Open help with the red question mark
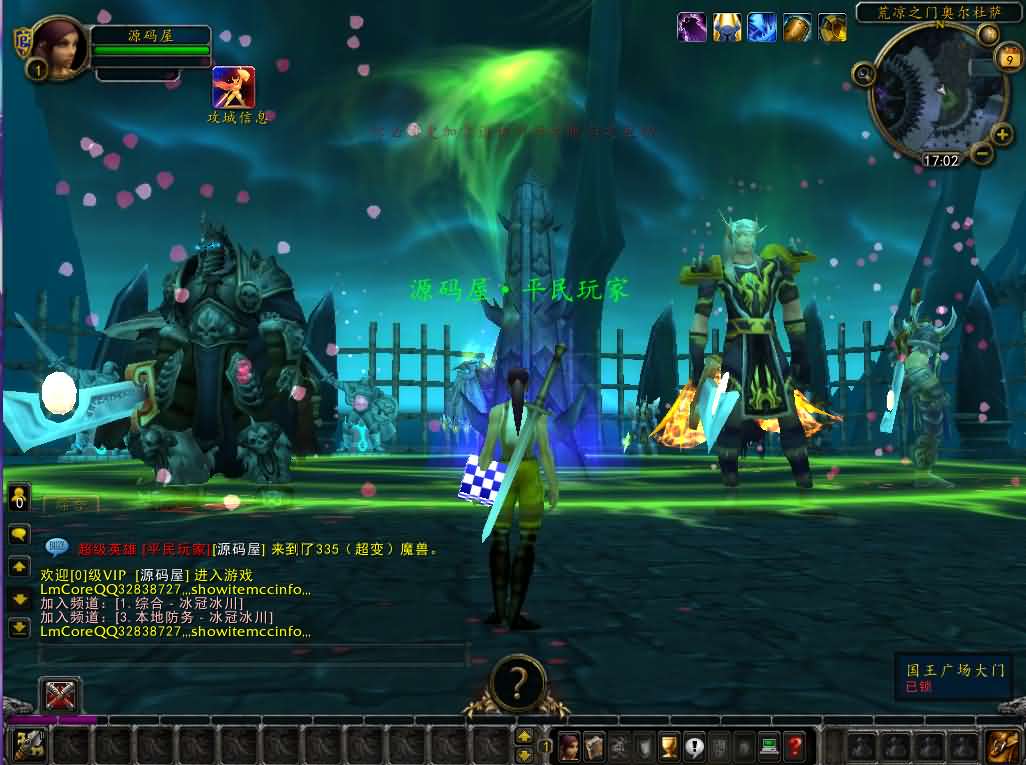Image resolution: width=1026 pixels, height=765 pixels. click(x=794, y=745)
